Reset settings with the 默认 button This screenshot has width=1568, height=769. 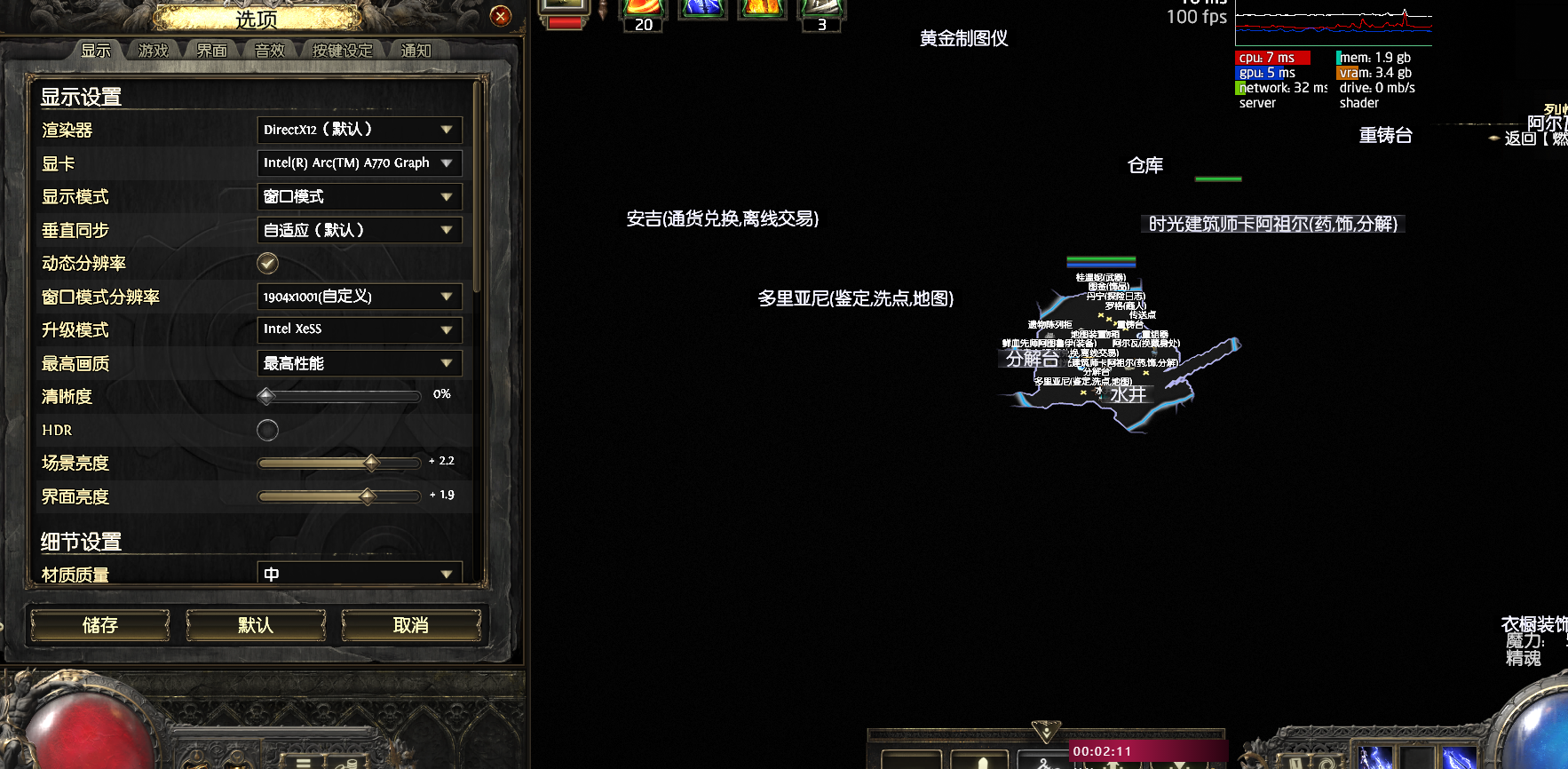(x=256, y=625)
